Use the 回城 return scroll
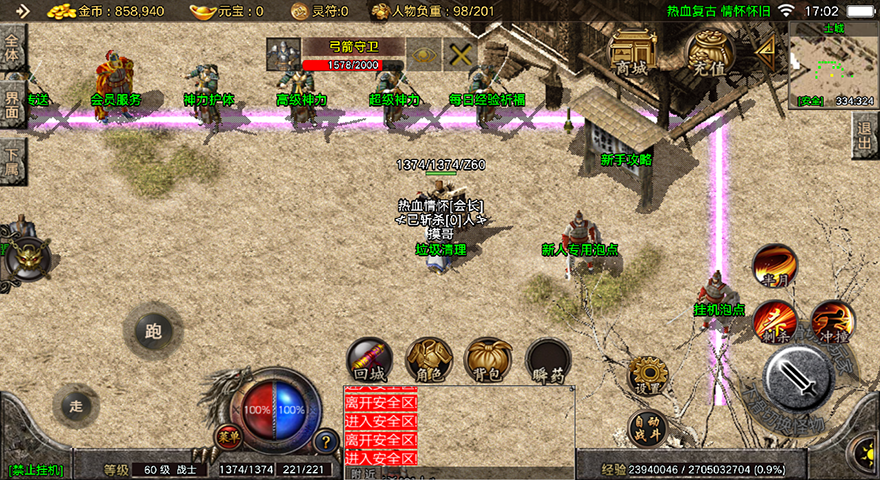The image size is (880, 480). tap(369, 361)
